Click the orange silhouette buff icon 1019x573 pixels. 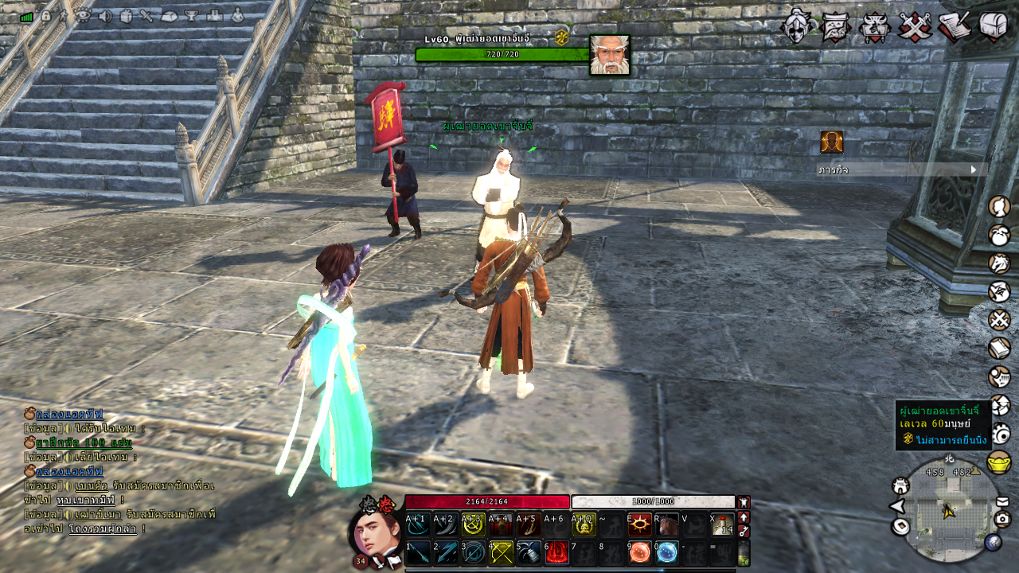point(832,142)
